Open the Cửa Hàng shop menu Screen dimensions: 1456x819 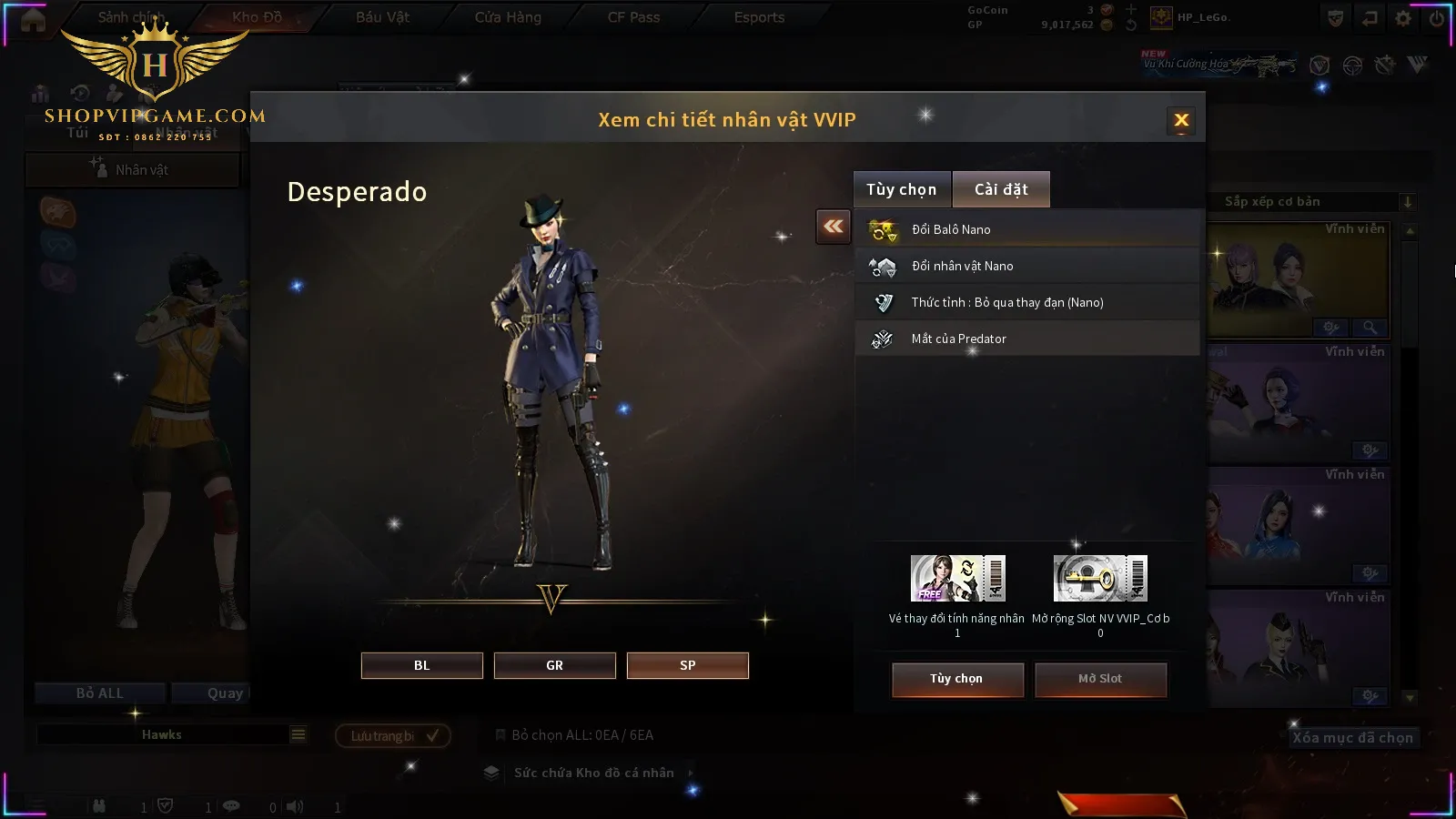pos(508,17)
